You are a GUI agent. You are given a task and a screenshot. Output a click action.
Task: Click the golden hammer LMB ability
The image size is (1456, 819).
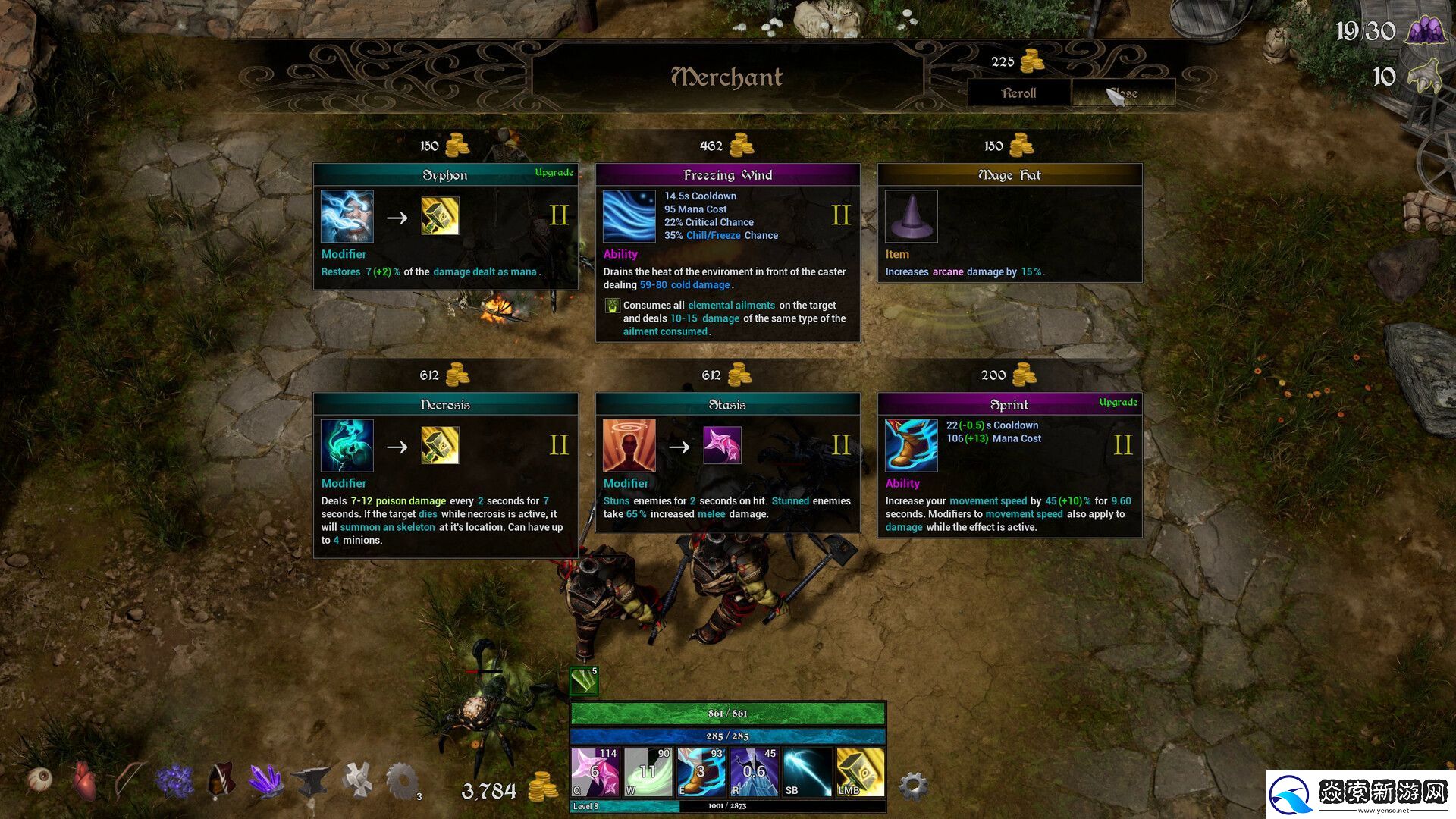point(860,772)
